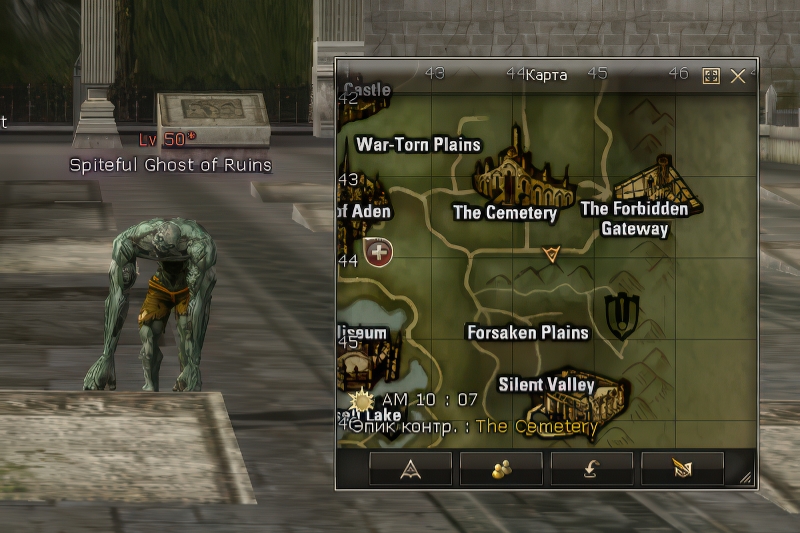This screenshot has height=533, width=800.
Task: Close the map window
Action: 738,76
